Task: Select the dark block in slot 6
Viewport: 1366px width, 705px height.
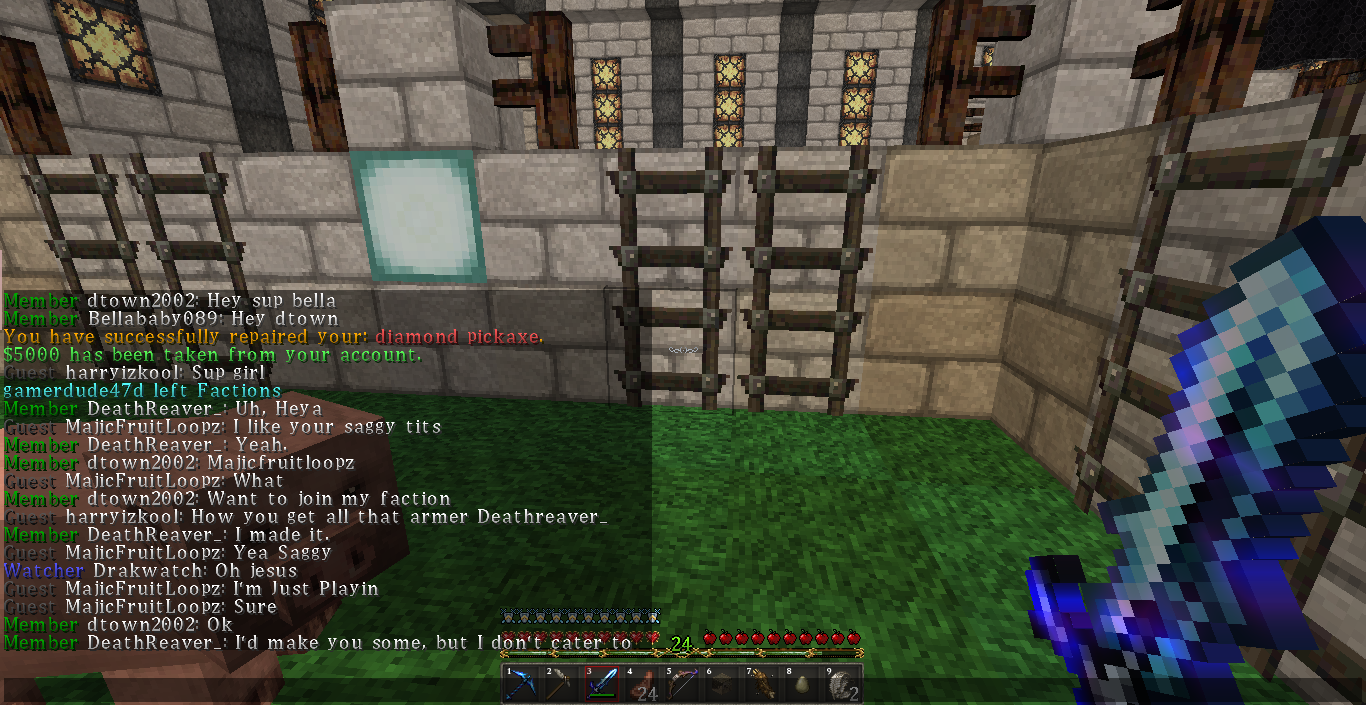Action: coord(722,685)
